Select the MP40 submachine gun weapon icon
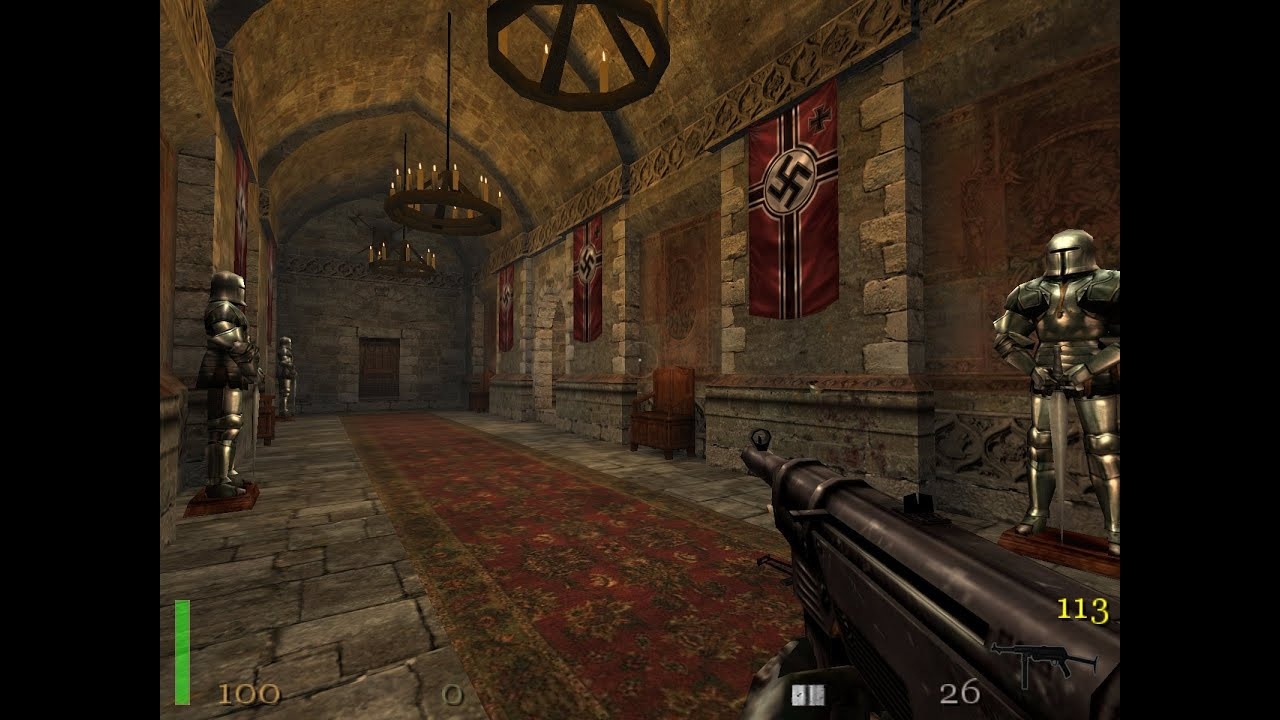 (1041, 662)
